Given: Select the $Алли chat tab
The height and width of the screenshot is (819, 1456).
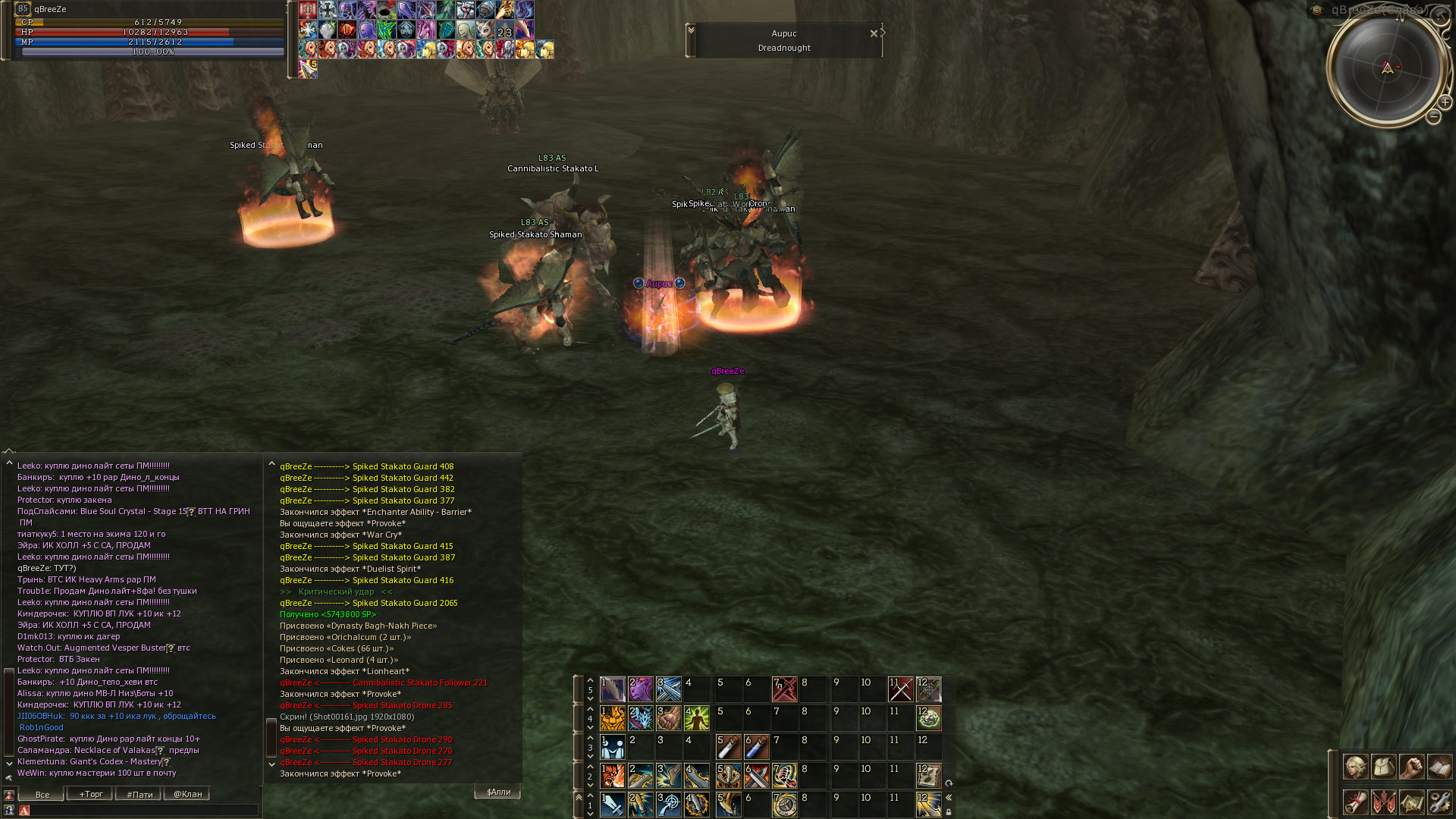Looking at the screenshot, I should 497,792.
